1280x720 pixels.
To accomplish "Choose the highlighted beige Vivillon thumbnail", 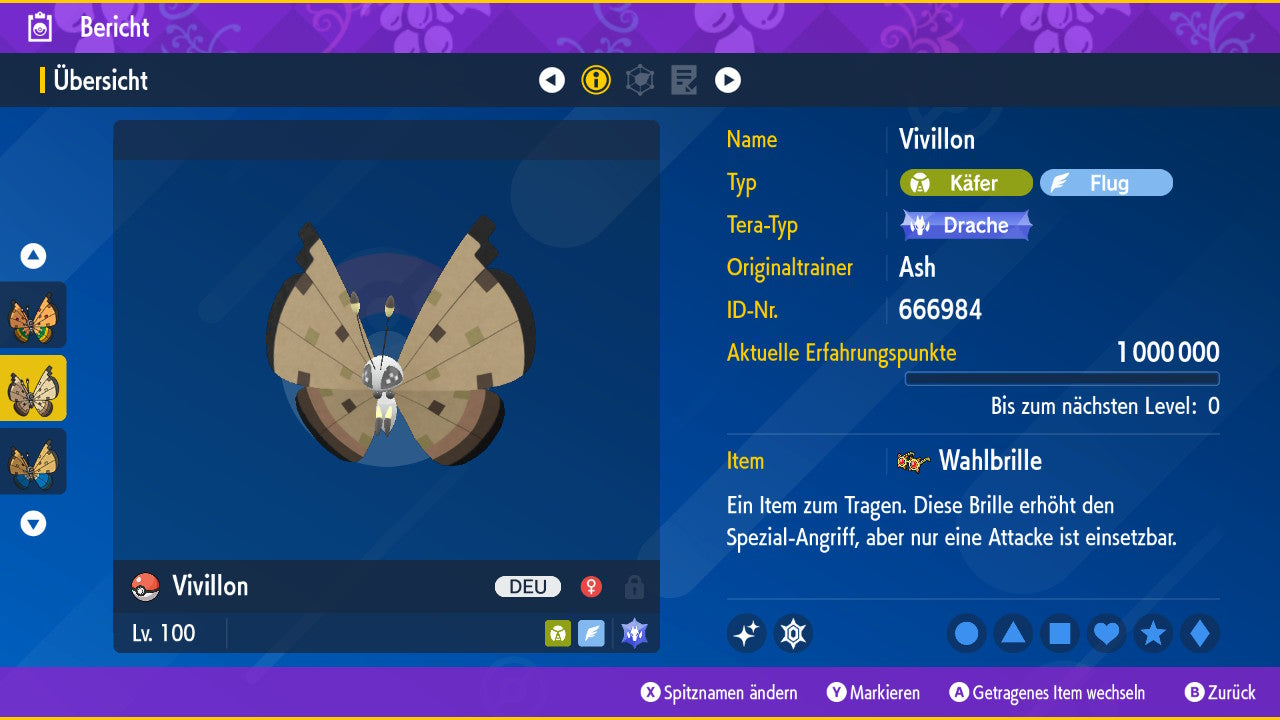I will (33, 388).
